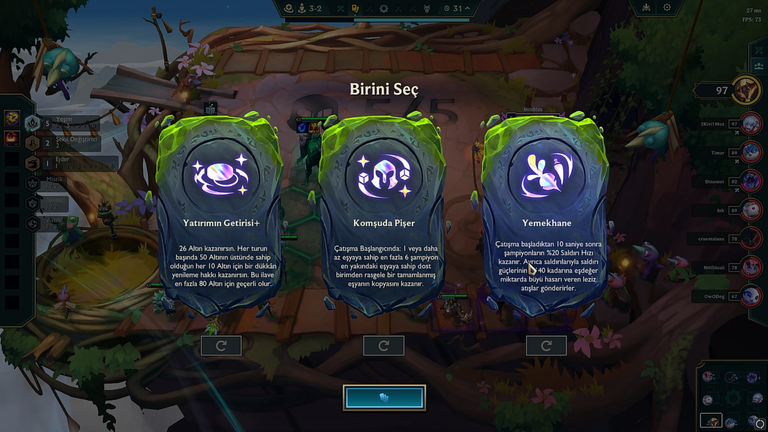Reroll the Yemekhane augment
Screen dimensions: 768x432
[546, 346]
